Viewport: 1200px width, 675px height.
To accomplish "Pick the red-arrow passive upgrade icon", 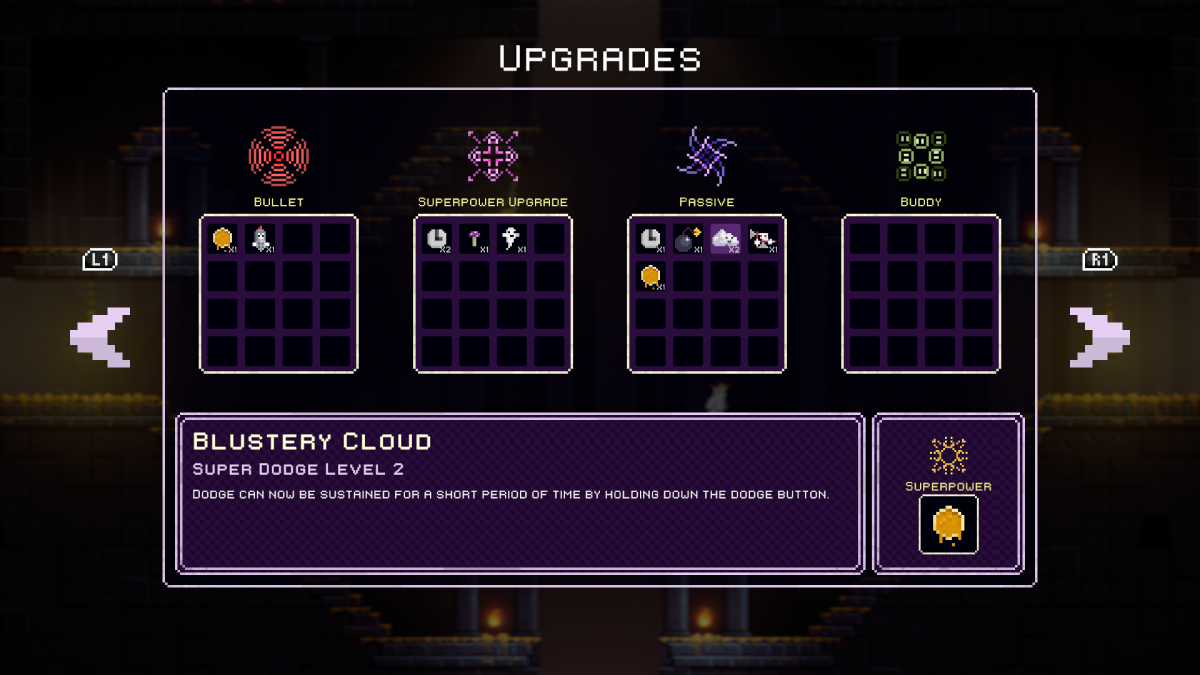I will [x=763, y=239].
